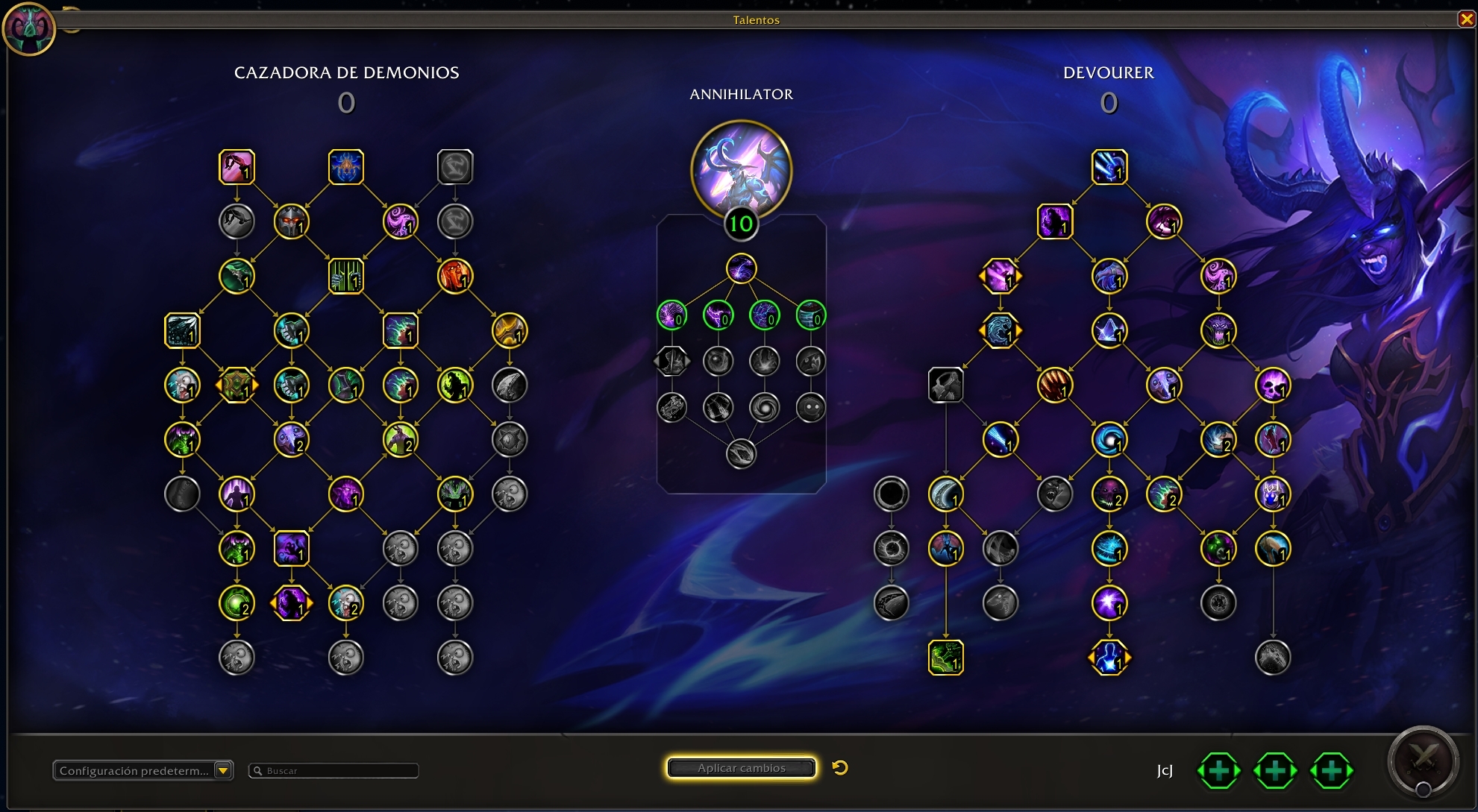Select the Devourer tree's top talent node
The height and width of the screenshot is (812, 1478).
click(1109, 167)
